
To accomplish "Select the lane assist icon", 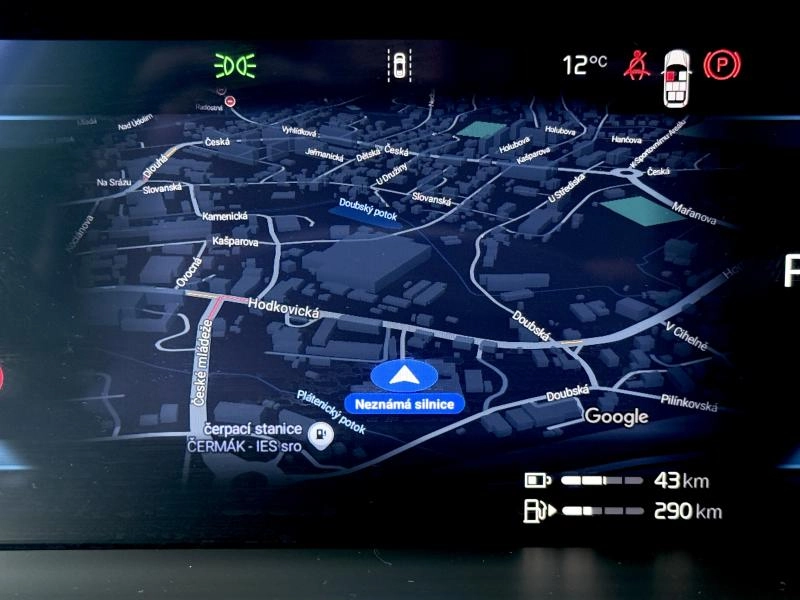I will pyautogui.click(x=400, y=66).
